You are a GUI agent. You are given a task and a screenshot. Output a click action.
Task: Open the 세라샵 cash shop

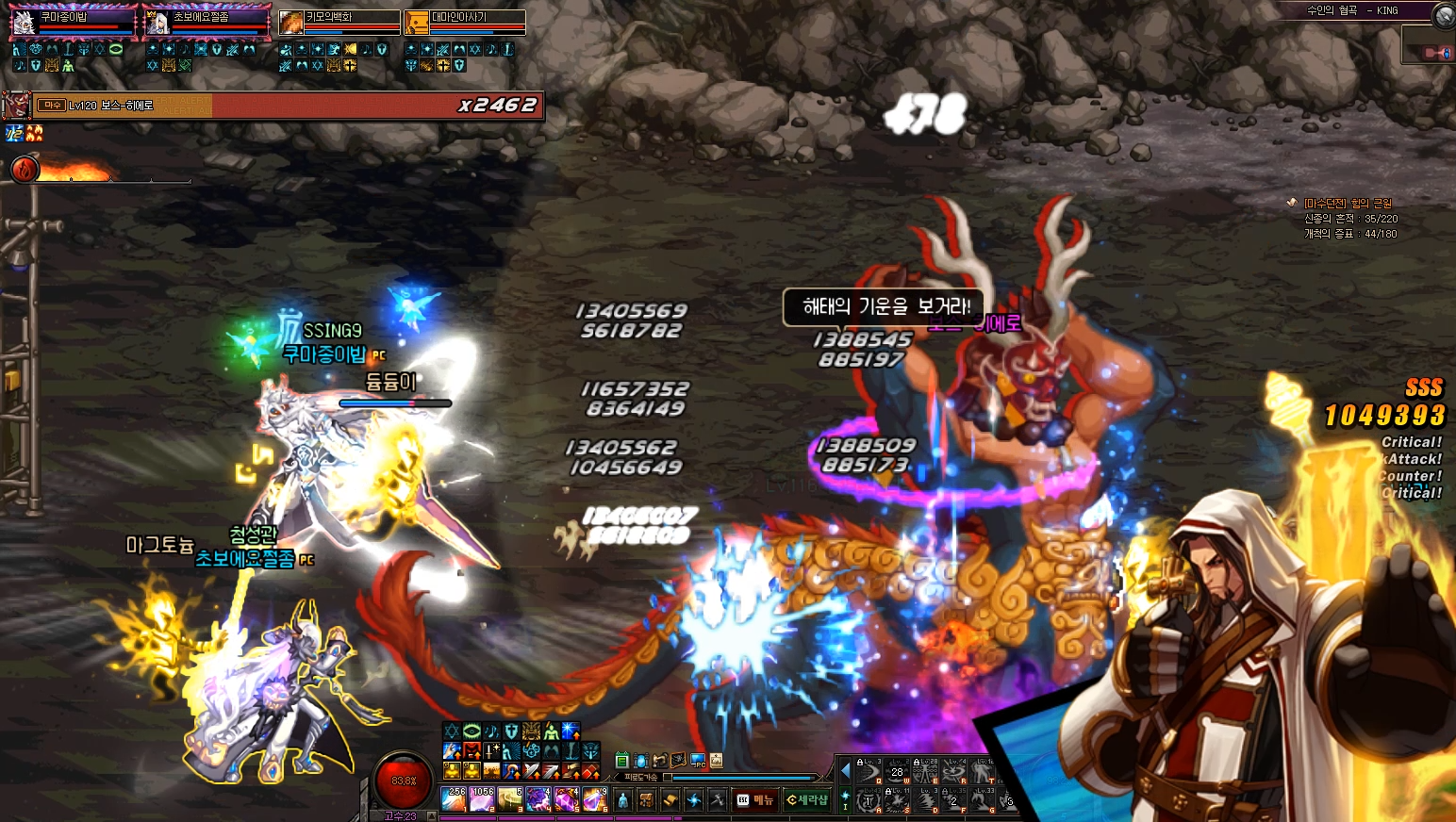pyautogui.click(x=807, y=800)
